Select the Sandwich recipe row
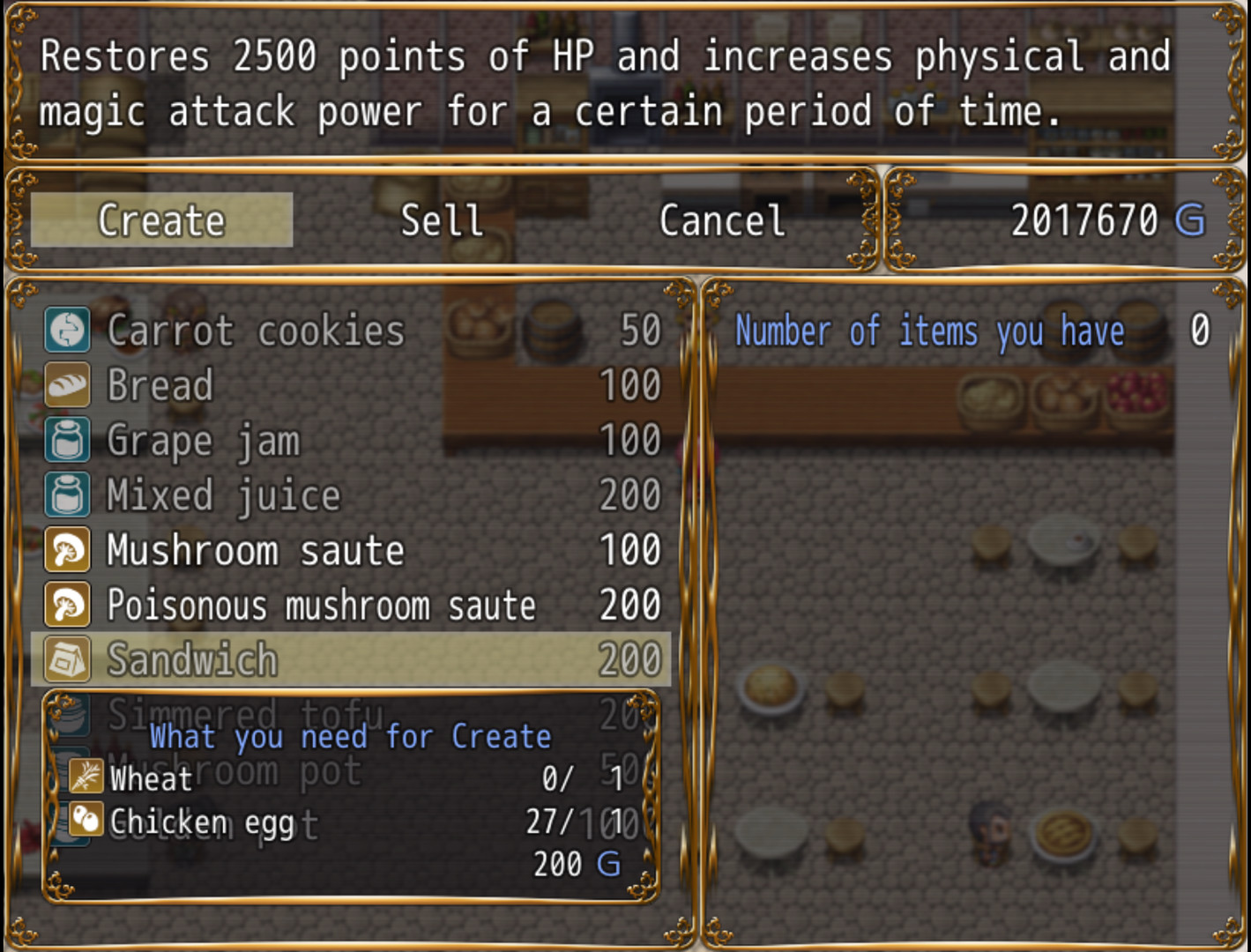The width and height of the screenshot is (1251, 952). [353, 659]
